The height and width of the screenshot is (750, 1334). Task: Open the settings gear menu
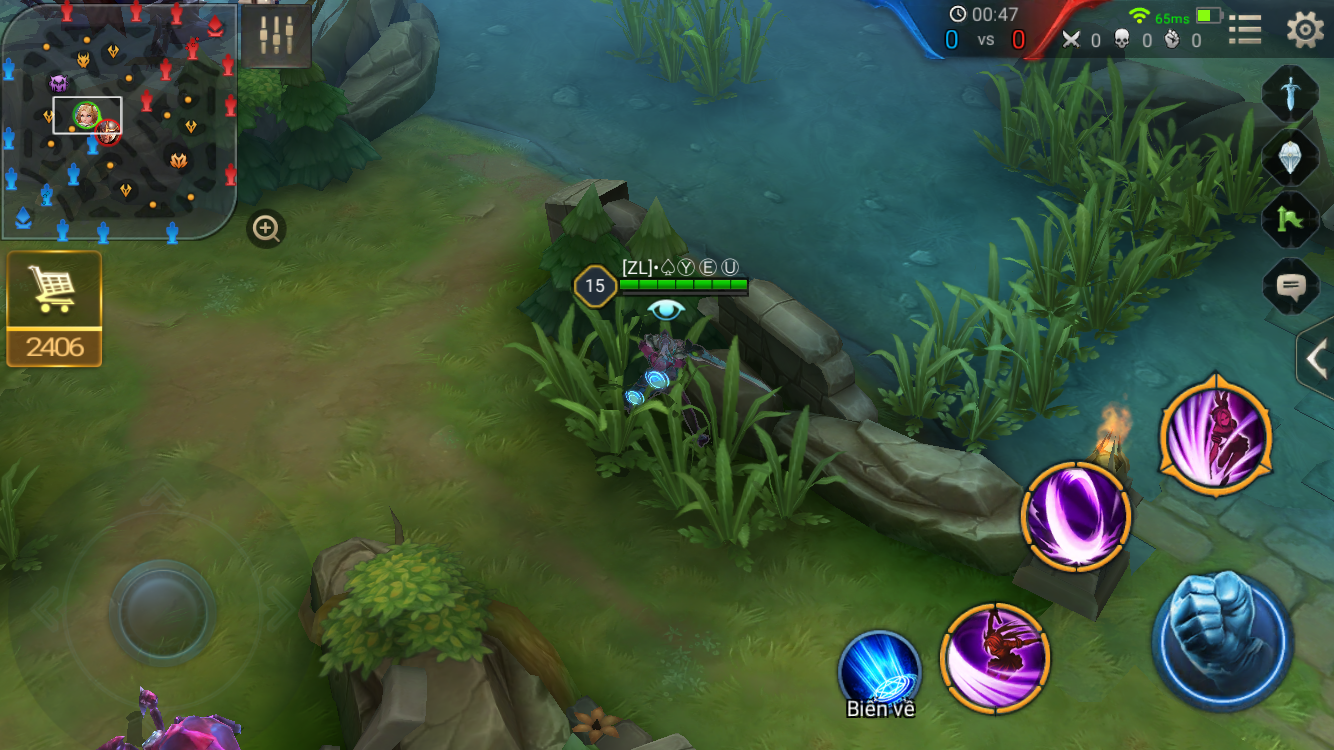[1304, 30]
